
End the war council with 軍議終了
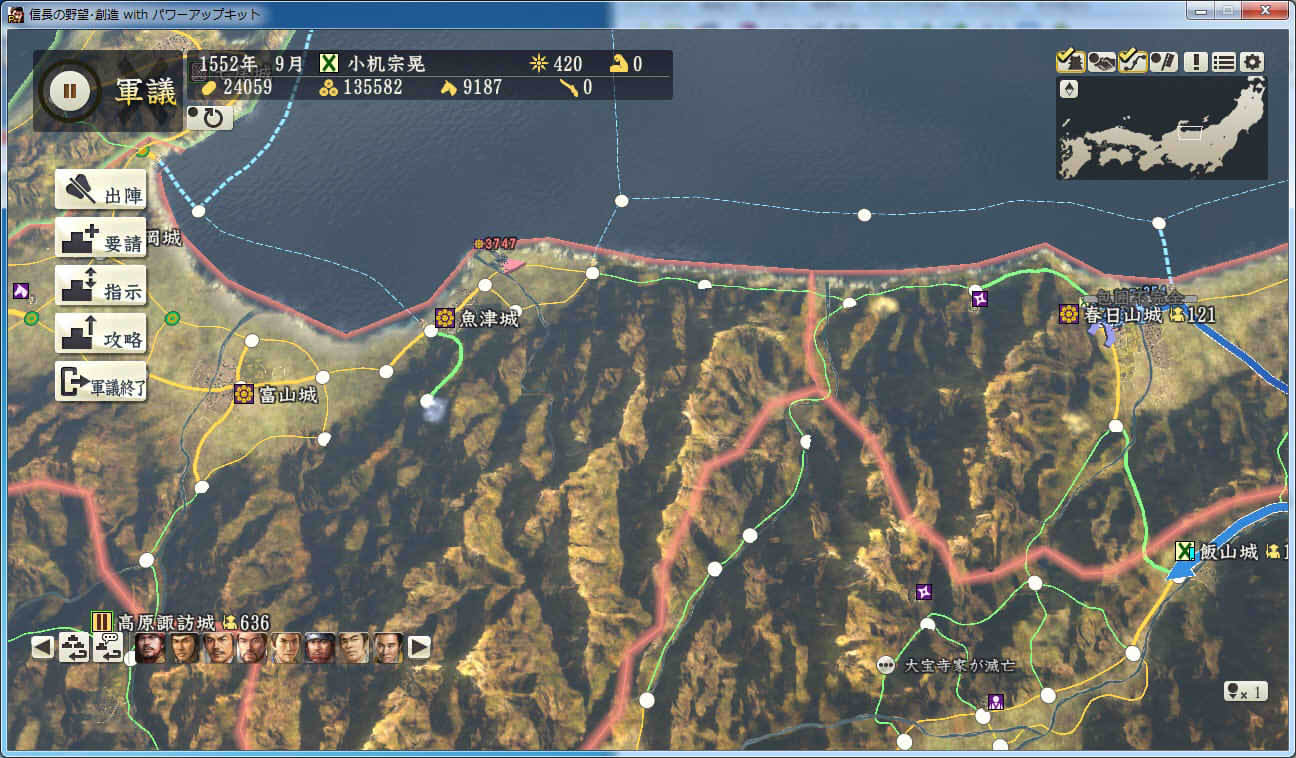pos(100,382)
